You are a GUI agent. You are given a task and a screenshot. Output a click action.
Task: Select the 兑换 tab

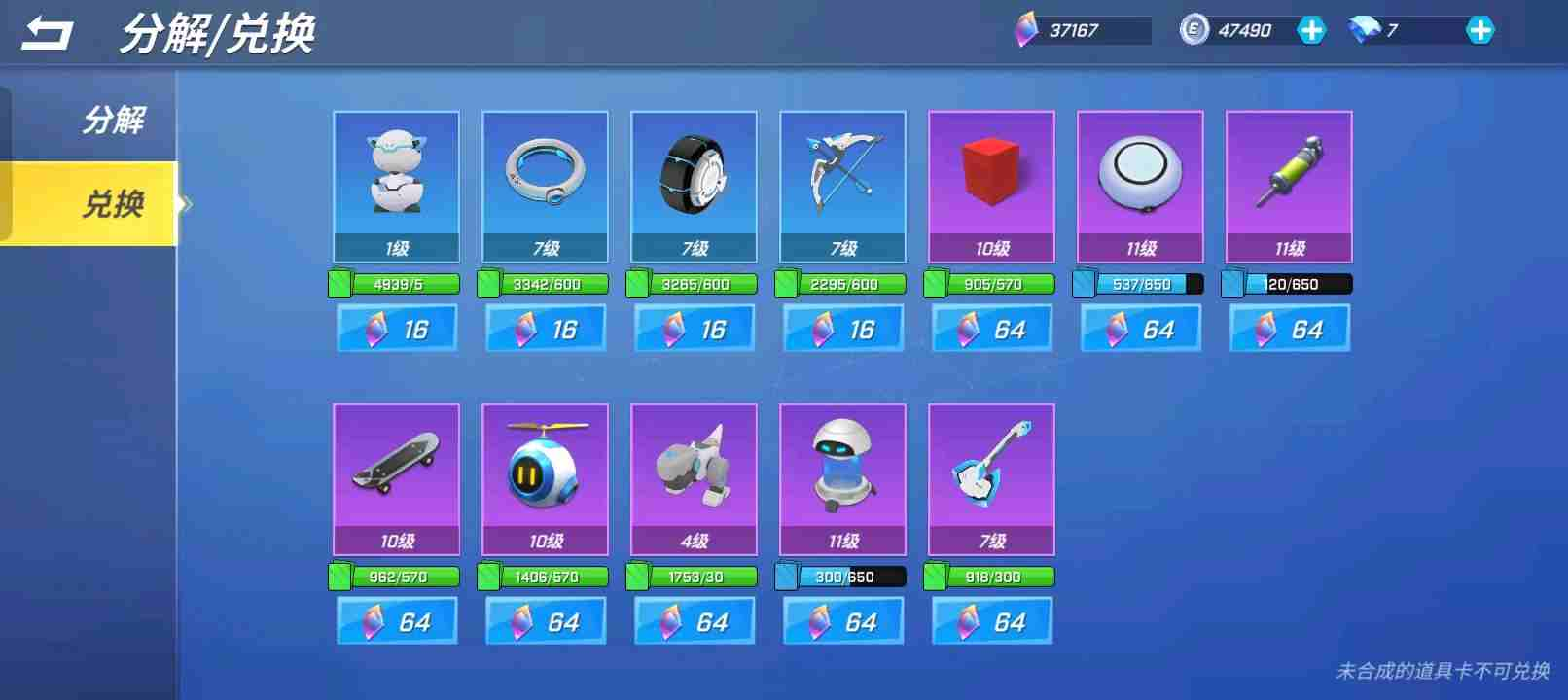pos(113,204)
